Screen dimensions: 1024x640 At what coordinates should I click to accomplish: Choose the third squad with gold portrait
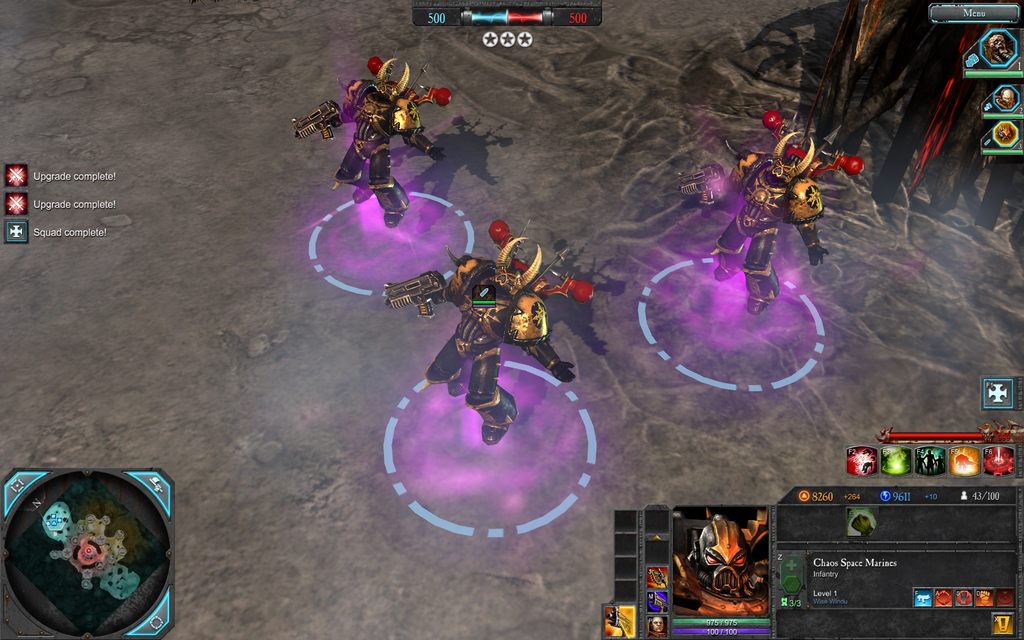[x=1006, y=133]
